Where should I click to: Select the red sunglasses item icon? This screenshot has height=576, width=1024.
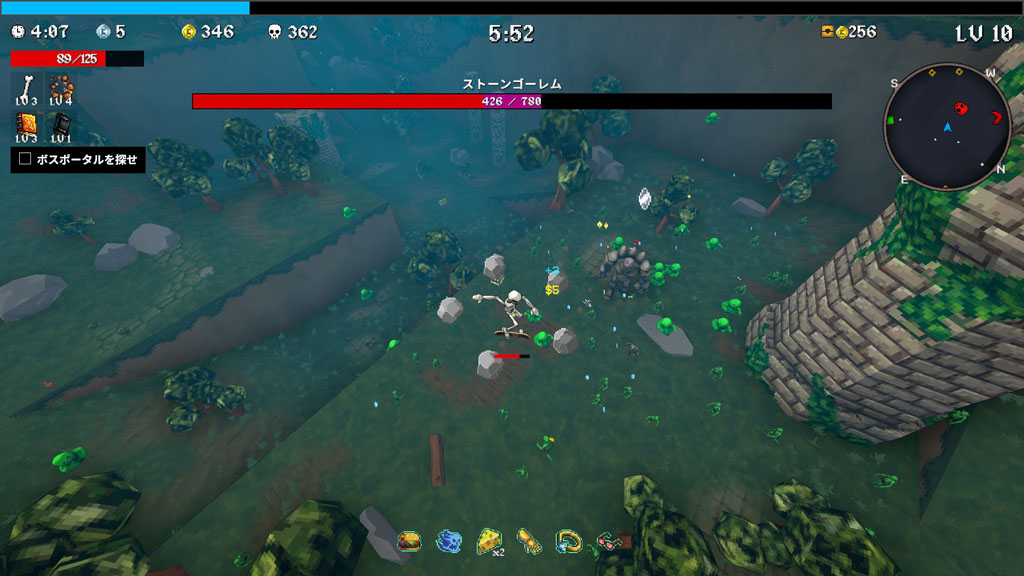tap(609, 541)
